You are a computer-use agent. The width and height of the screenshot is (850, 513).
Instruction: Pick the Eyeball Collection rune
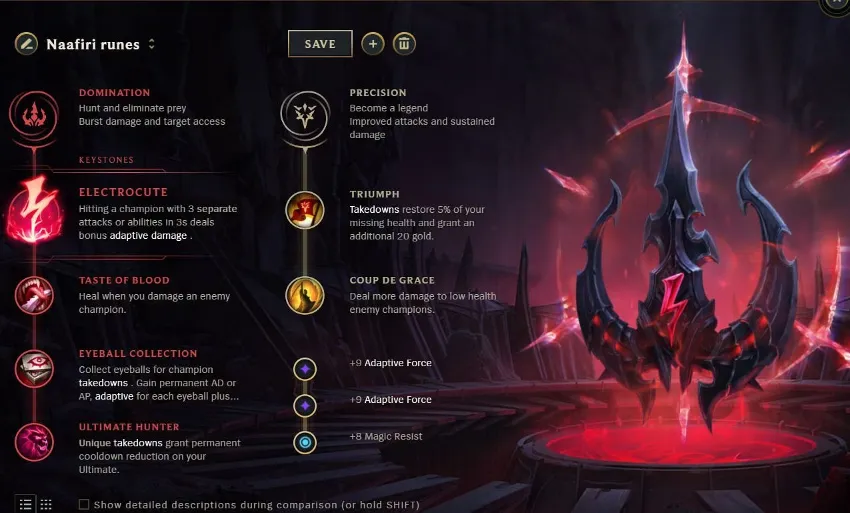[x=33, y=369]
